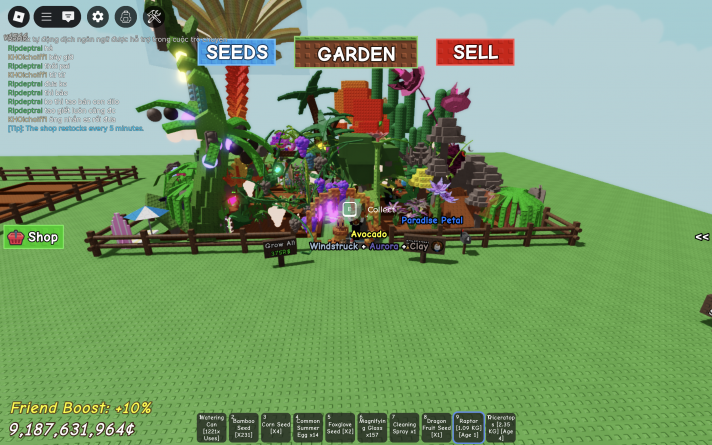This screenshot has height=445, width=712.
Task: Open the gear settings icon
Action: [97, 16]
